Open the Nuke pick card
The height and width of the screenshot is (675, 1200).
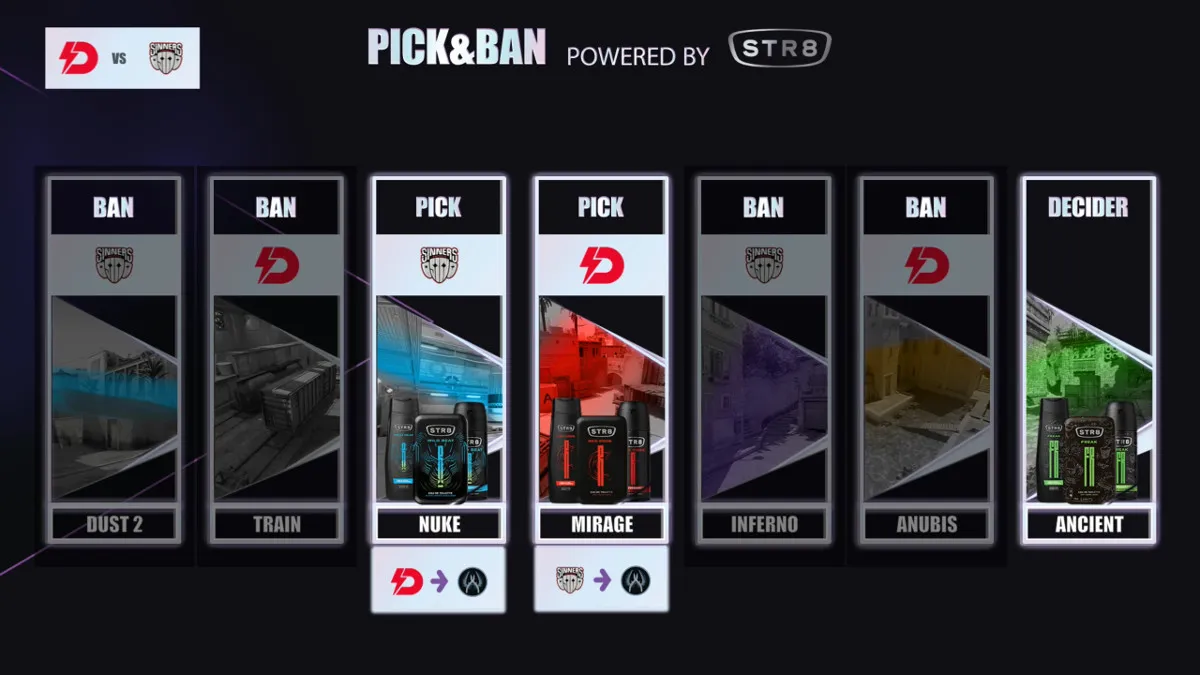438,360
